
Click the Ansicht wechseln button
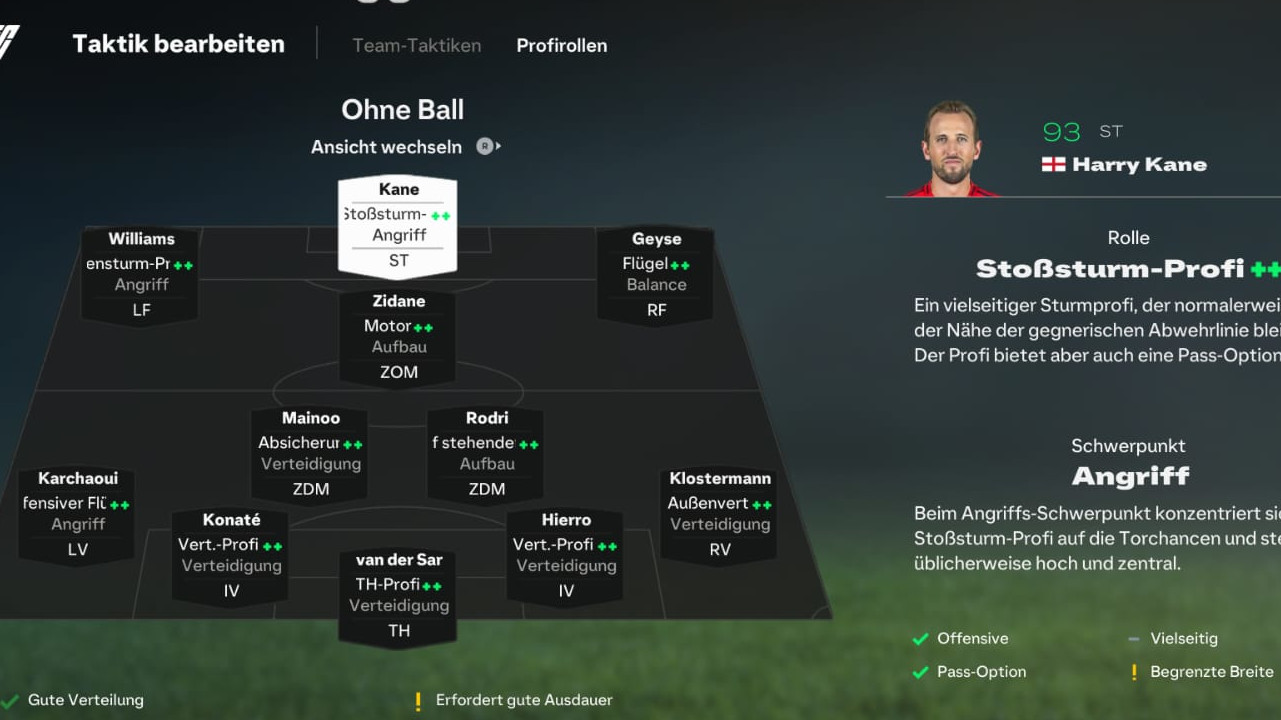click(386, 147)
